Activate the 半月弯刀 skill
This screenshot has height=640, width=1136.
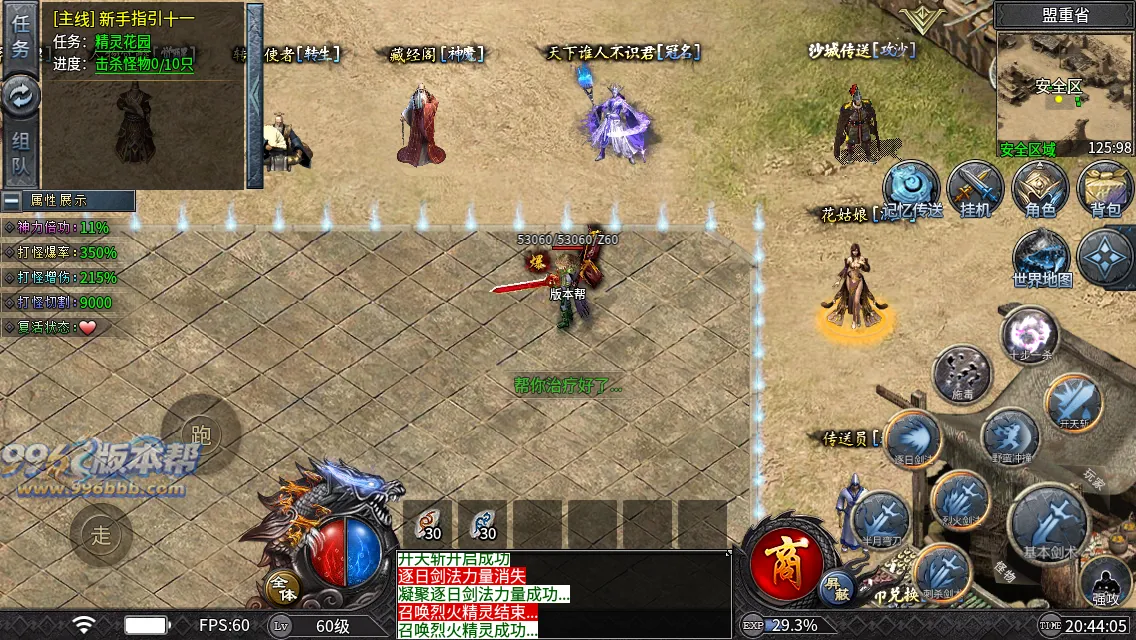click(x=882, y=520)
